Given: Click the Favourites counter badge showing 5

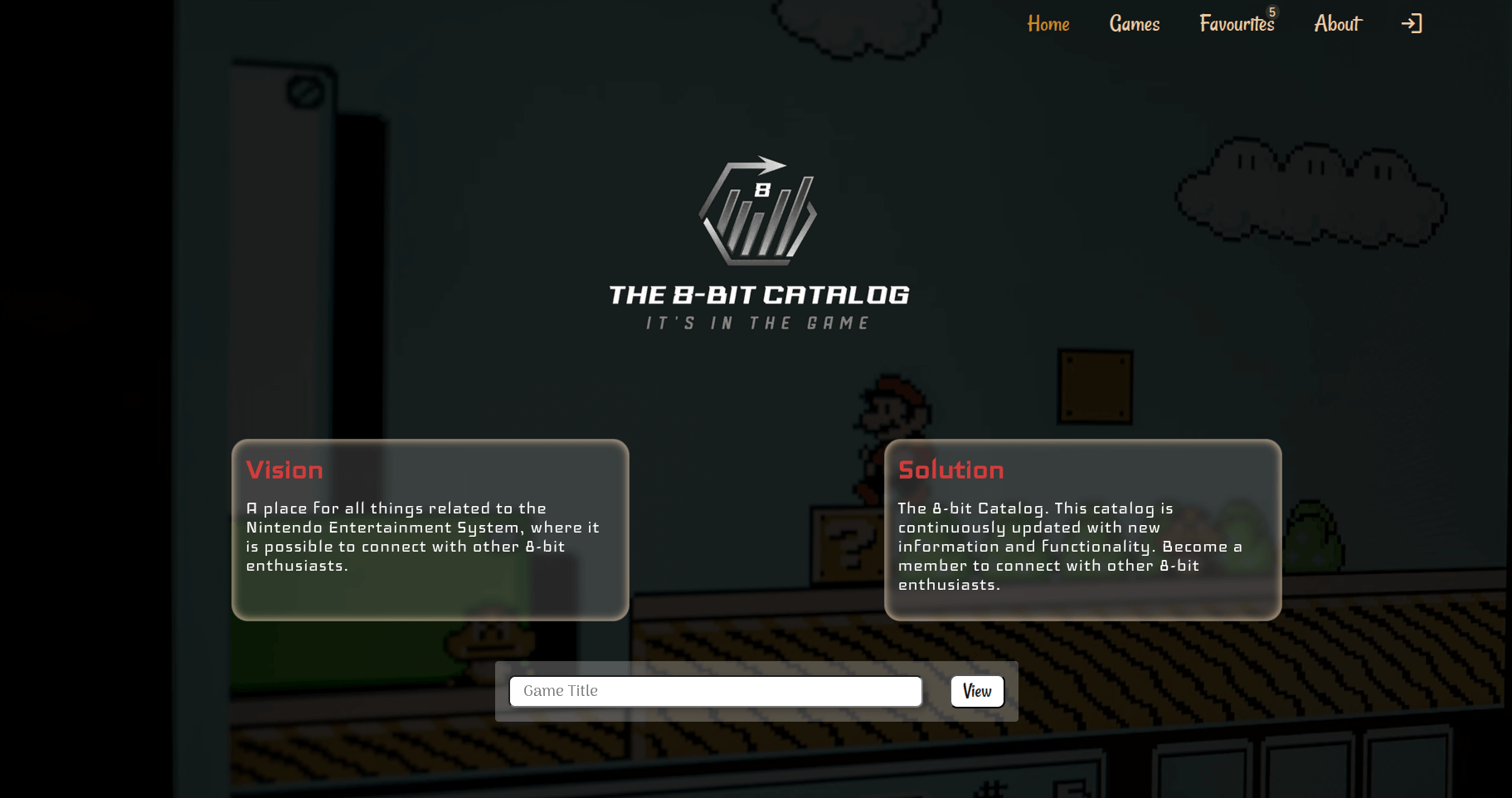Looking at the screenshot, I should pos(1271,11).
